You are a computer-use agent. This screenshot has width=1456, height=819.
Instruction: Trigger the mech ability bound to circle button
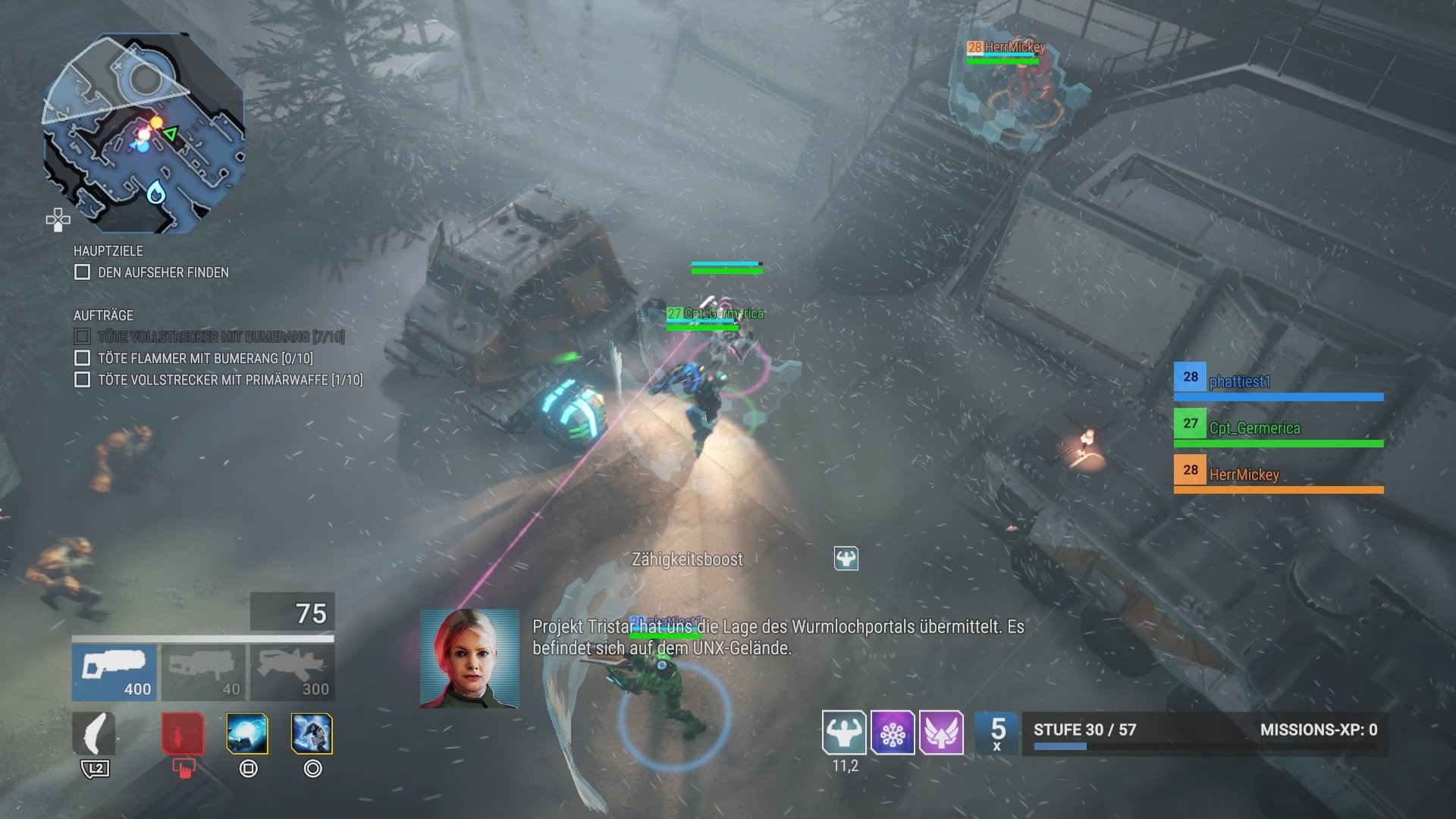click(313, 733)
